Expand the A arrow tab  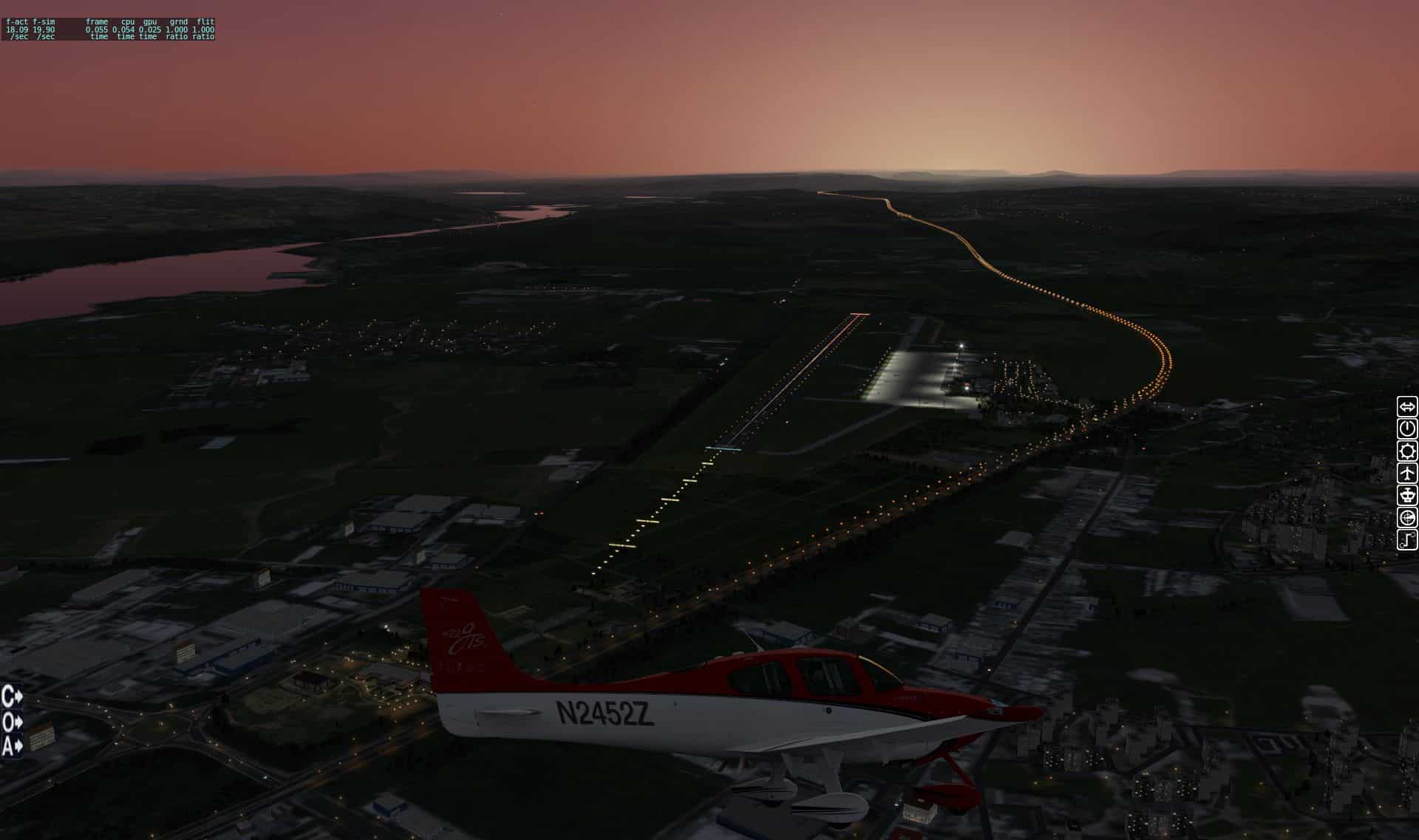tap(12, 745)
